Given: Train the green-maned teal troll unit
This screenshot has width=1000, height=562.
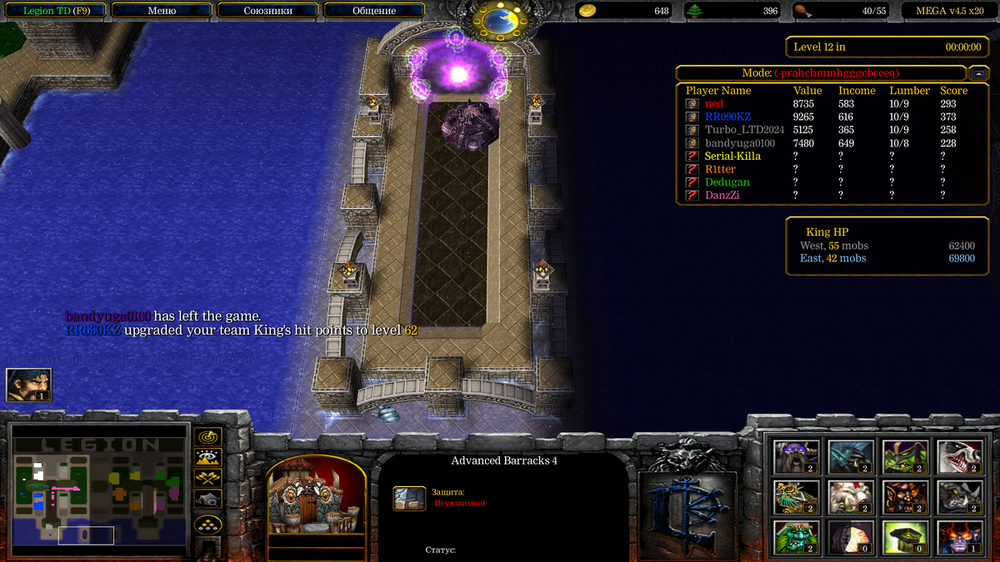Looking at the screenshot, I should 796,536.
